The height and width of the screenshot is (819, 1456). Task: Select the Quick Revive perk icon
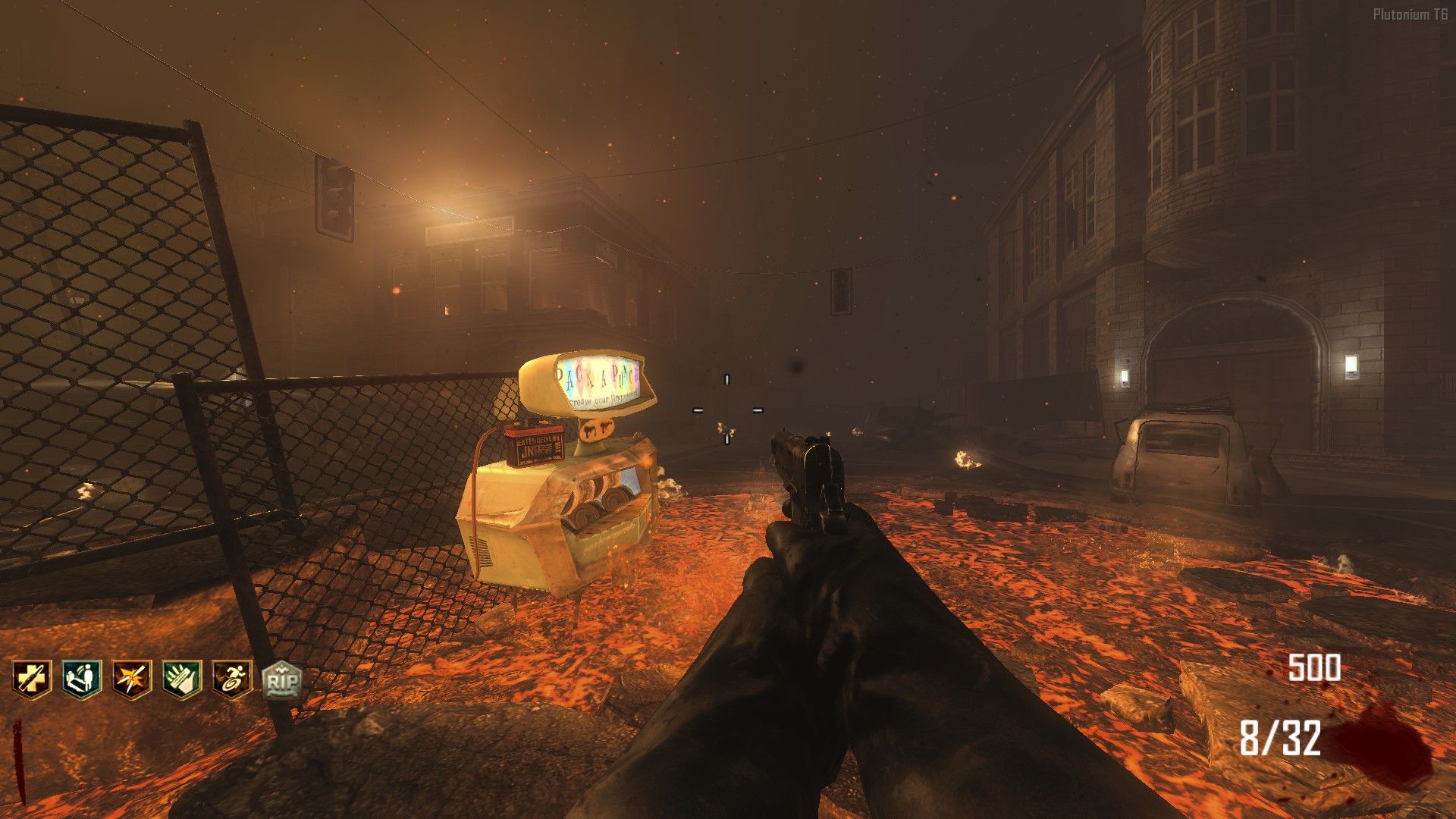coord(81,679)
